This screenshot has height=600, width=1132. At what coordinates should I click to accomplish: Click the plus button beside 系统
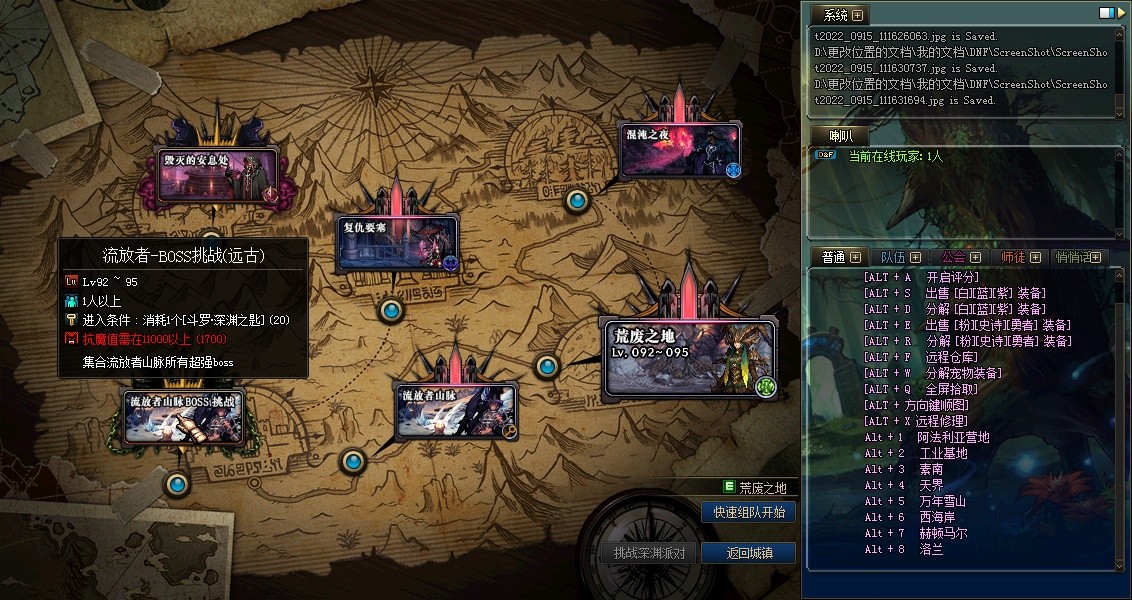857,15
